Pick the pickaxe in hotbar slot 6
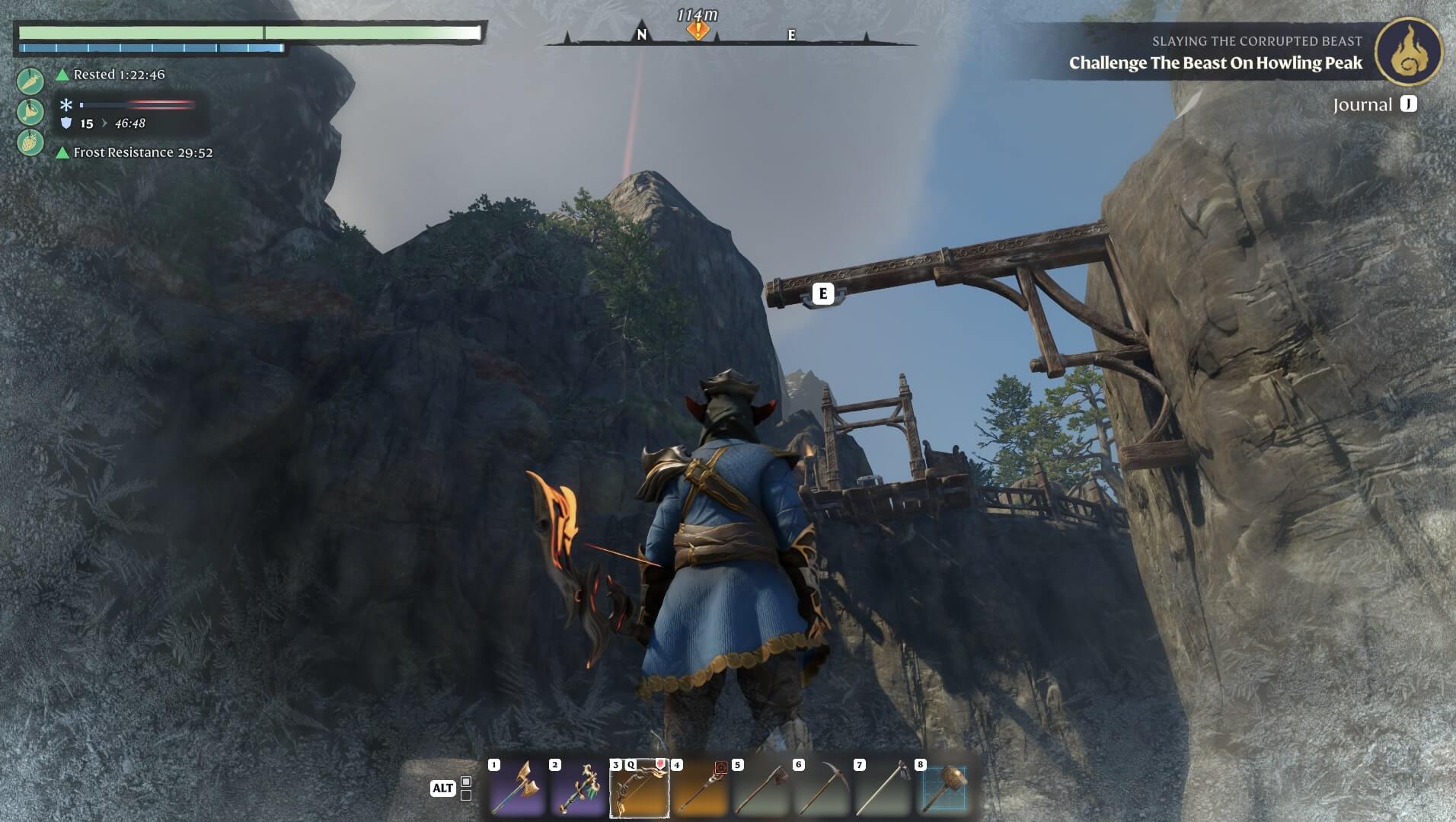The height and width of the screenshot is (822, 1456). [x=822, y=788]
